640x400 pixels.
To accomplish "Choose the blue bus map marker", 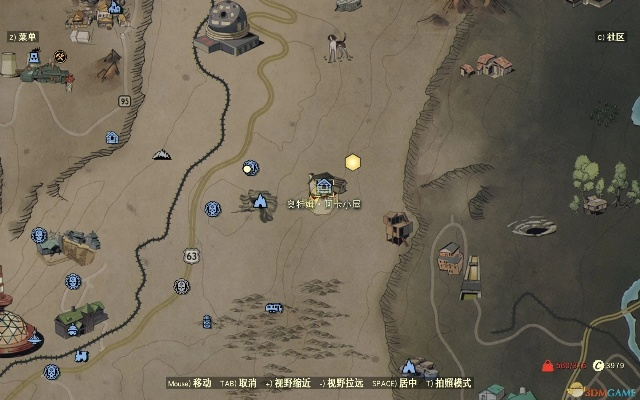I will tap(273, 309).
